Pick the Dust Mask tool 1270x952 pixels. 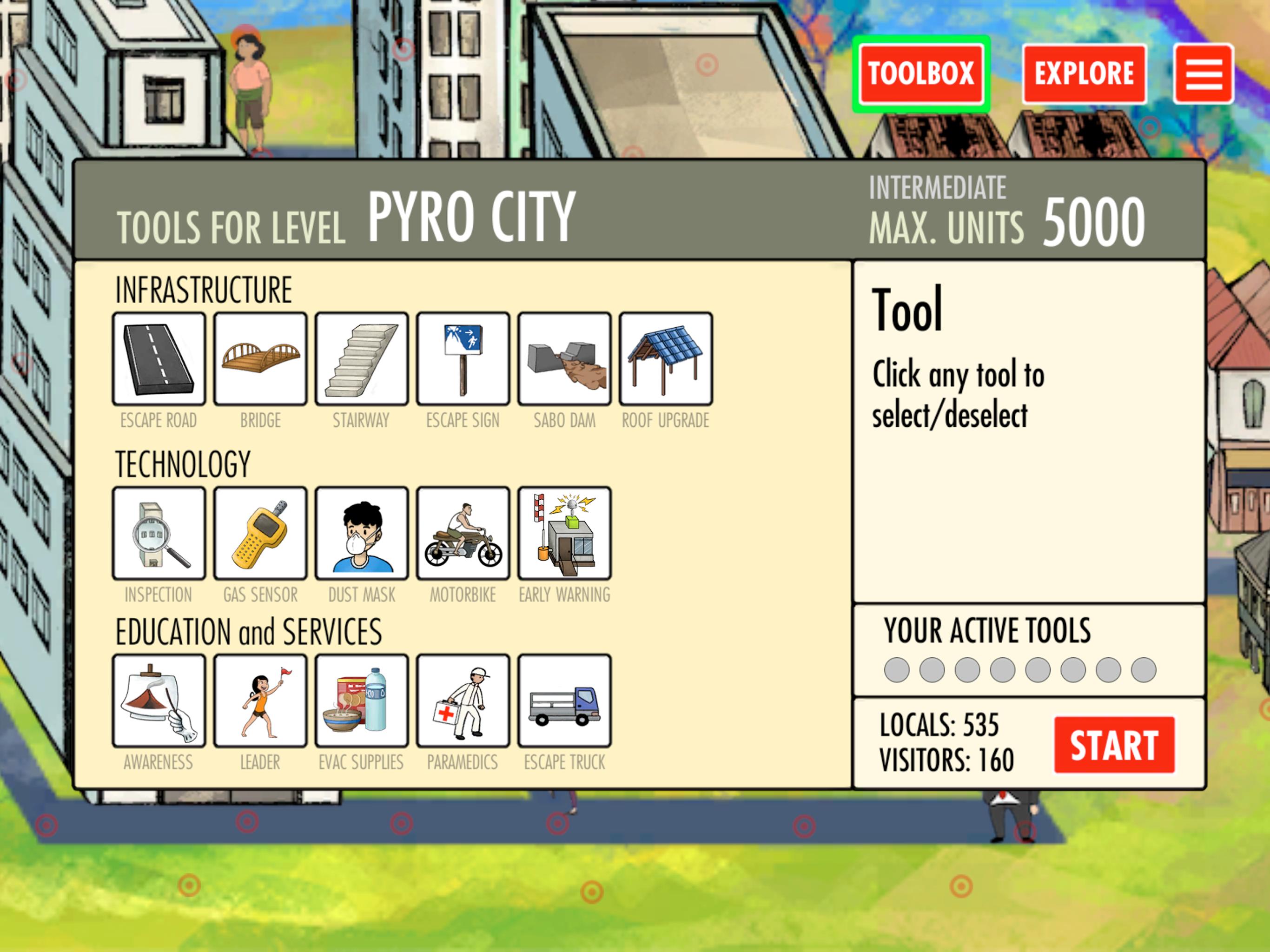(x=362, y=533)
